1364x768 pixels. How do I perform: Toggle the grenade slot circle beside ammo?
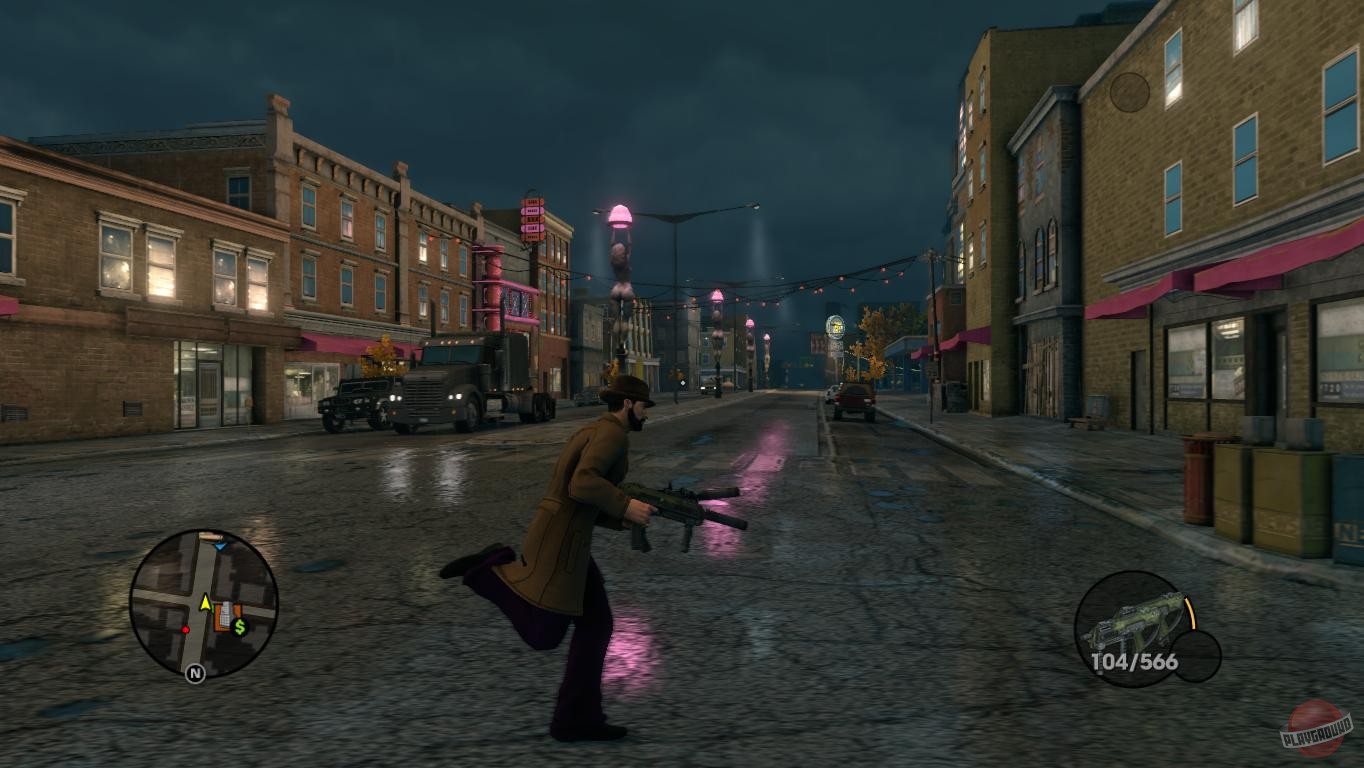click(x=1197, y=656)
